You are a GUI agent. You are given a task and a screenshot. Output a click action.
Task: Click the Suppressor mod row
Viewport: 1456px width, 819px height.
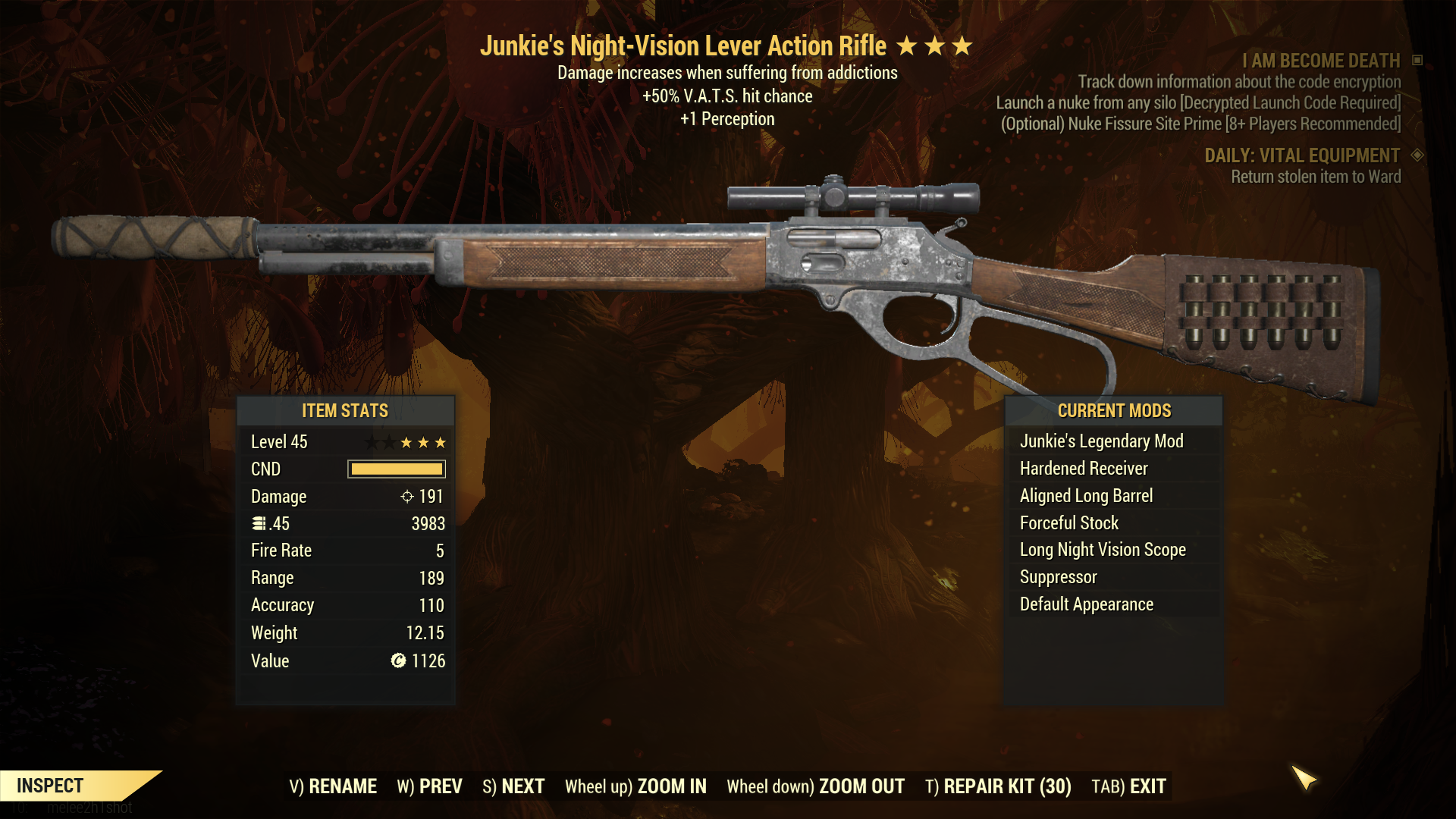[x=1058, y=577]
